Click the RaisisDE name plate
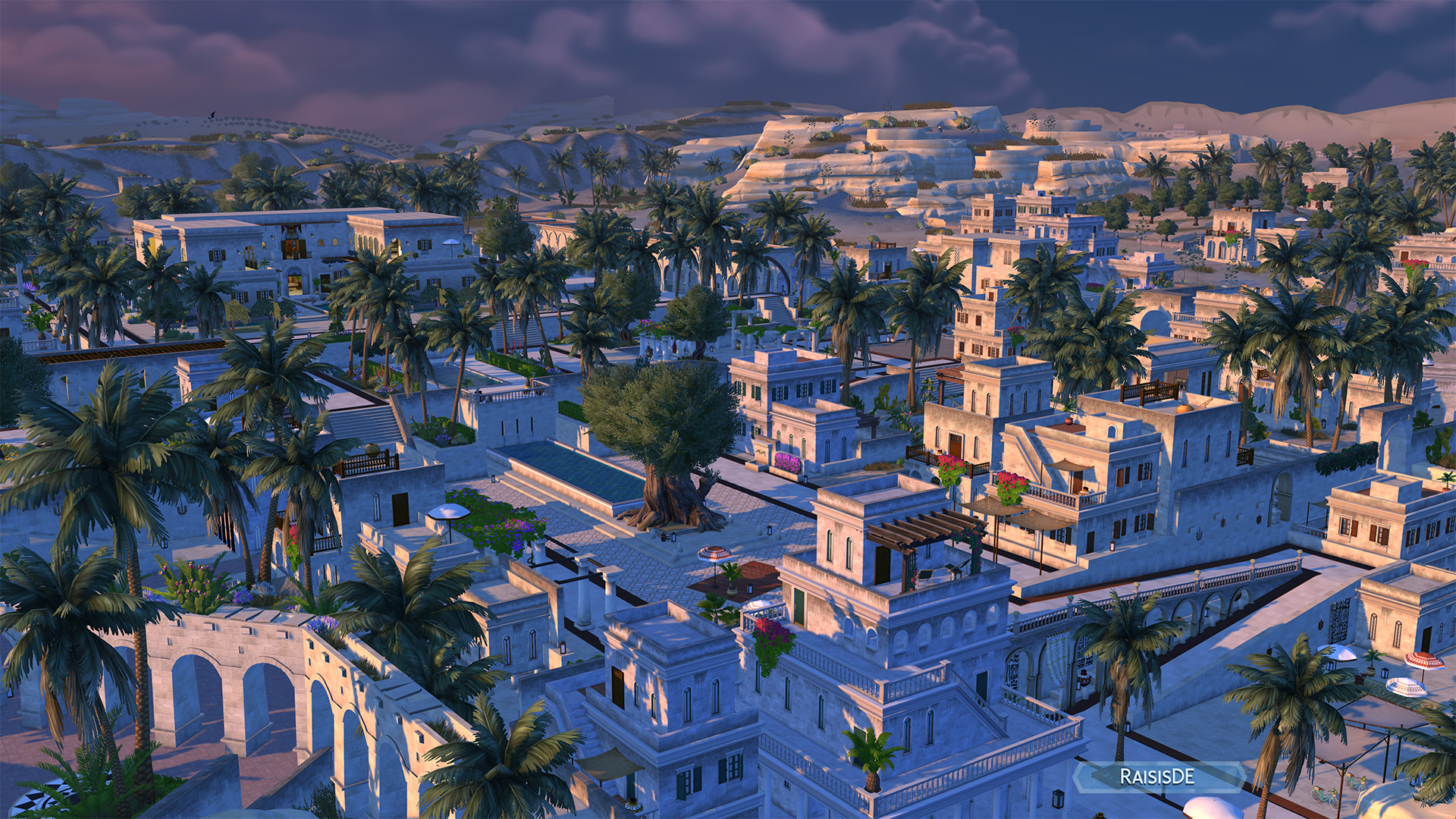Screen dimensions: 1456x819 [1157, 777]
